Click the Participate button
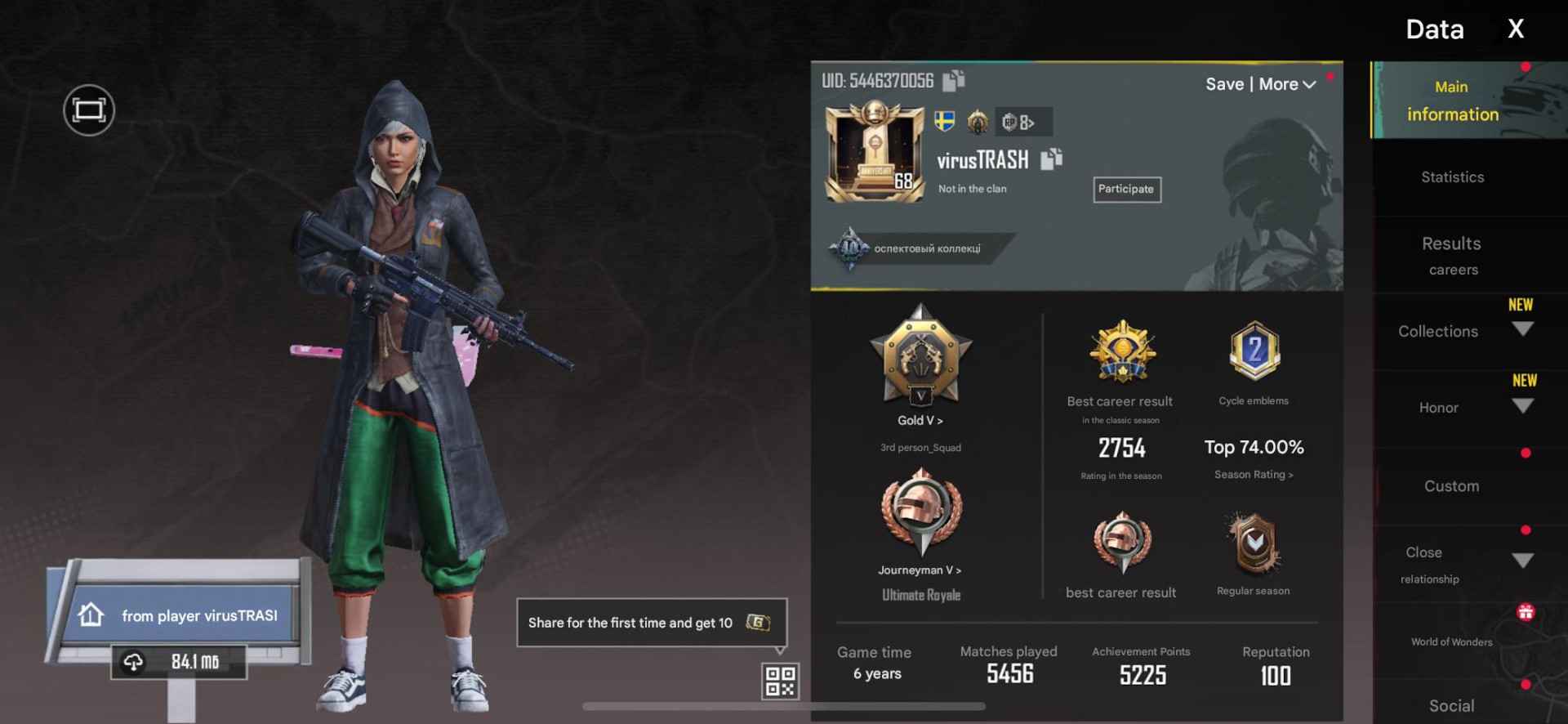1568x724 pixels. 1127,189
